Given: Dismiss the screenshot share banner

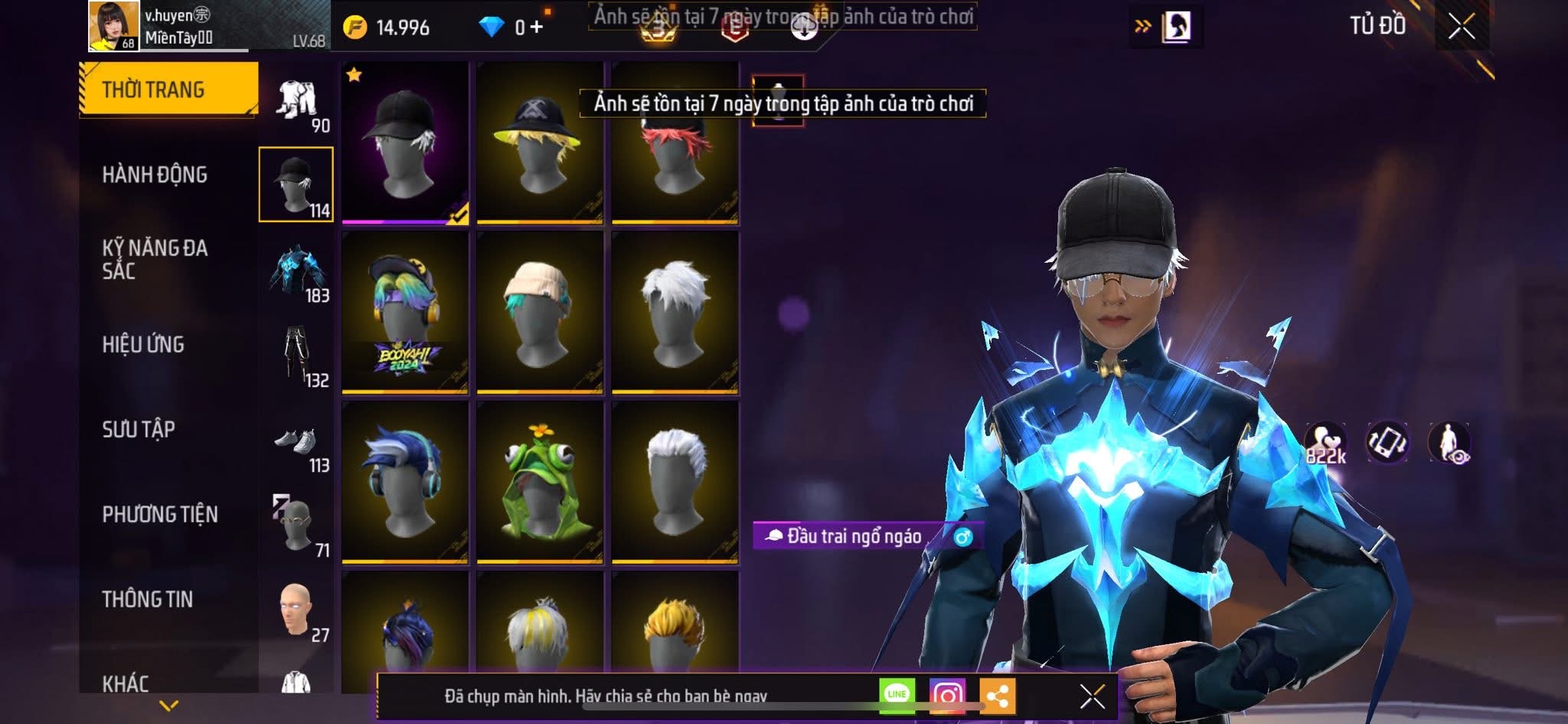Looking at the screenshot, I should pyautogui.click(x=1092, y=696).
